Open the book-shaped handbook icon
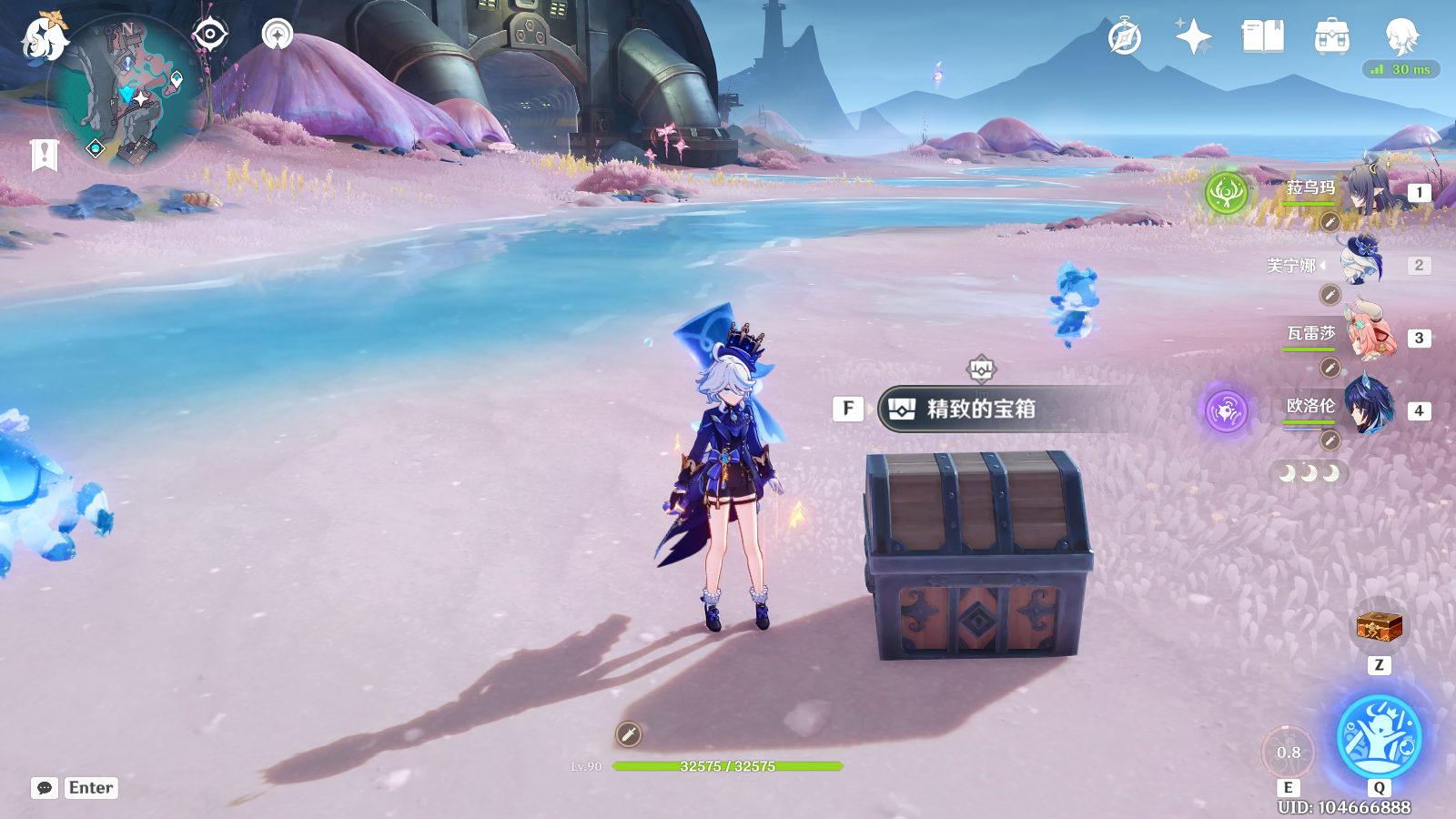The width and height of the screenshot is (1456, 819). point(1262,37)
